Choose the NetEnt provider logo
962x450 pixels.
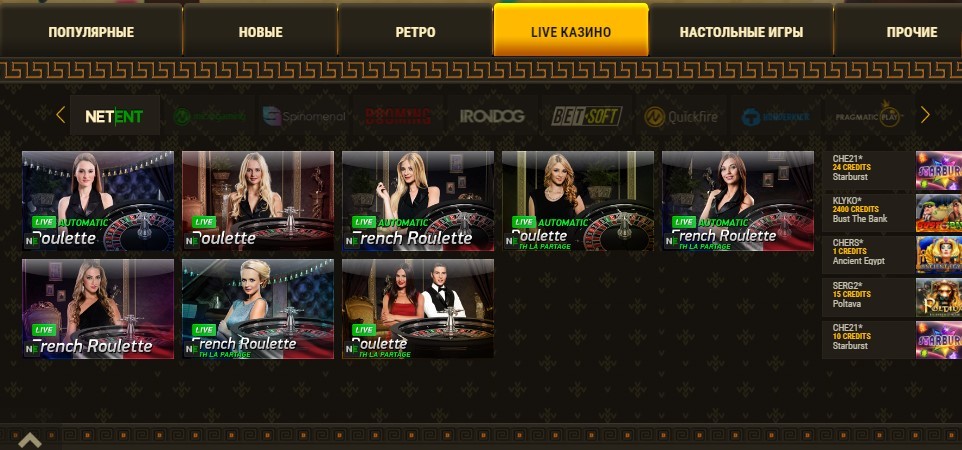point(113,116)
